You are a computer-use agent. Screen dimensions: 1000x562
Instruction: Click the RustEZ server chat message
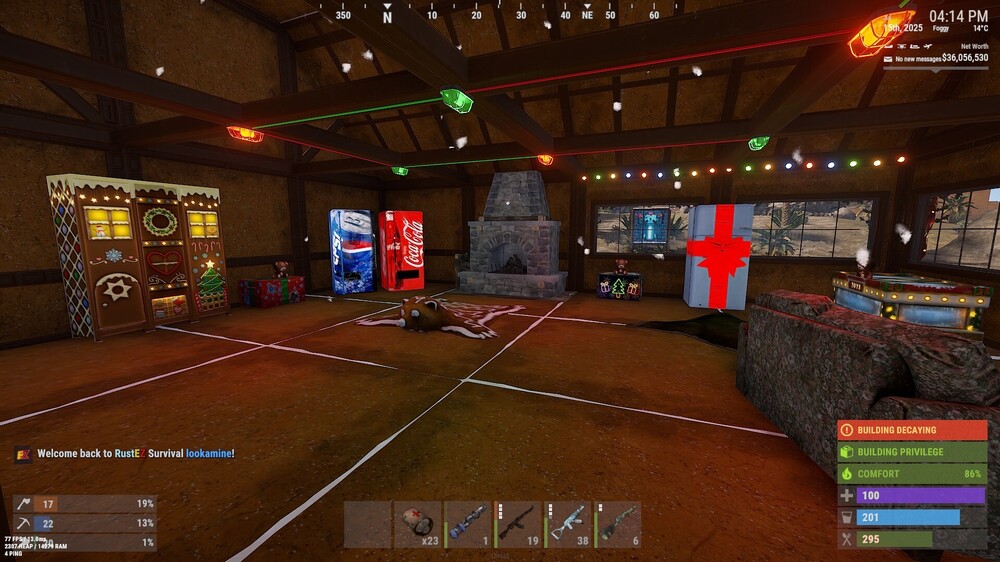(x=135, y=454)
